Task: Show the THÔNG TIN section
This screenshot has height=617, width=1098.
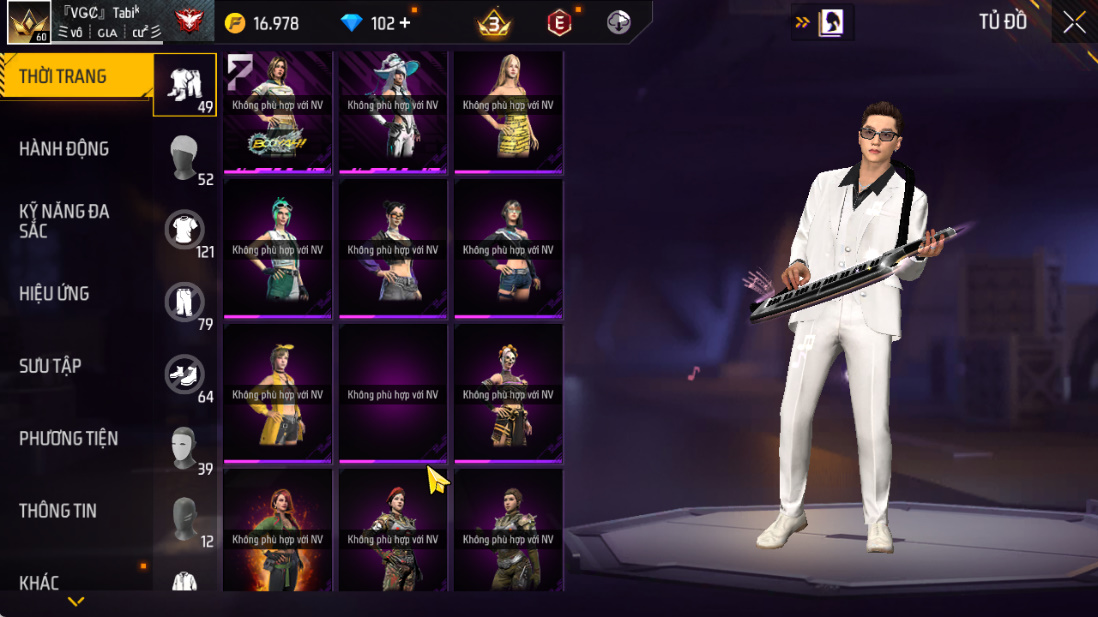Action: 58,511
